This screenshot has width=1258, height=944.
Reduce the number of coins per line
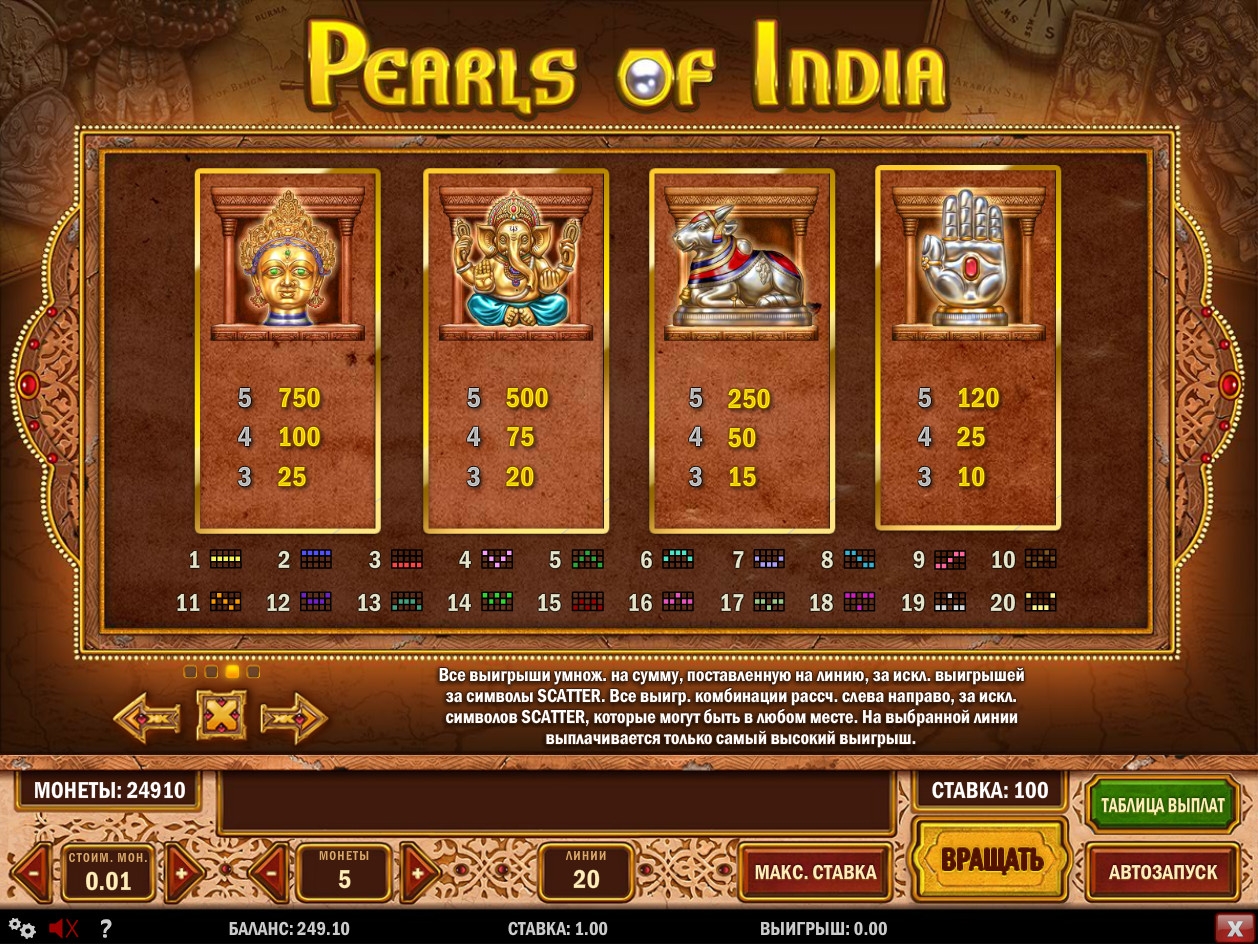click(268, 872)
